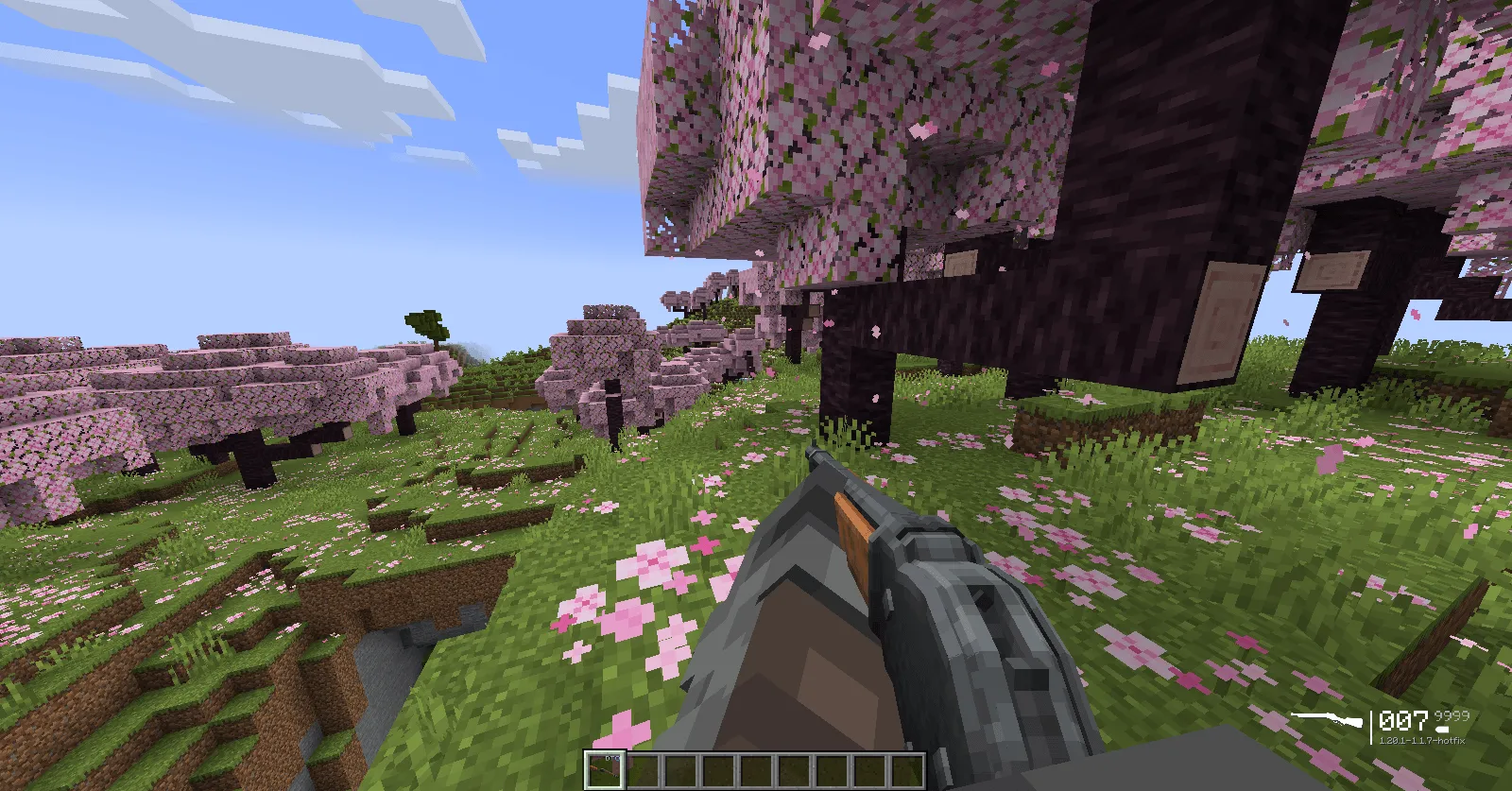Screen dimensions: 1512x791
Task: Click the divider bar left of the ammo count
Action: (1371, 728)
